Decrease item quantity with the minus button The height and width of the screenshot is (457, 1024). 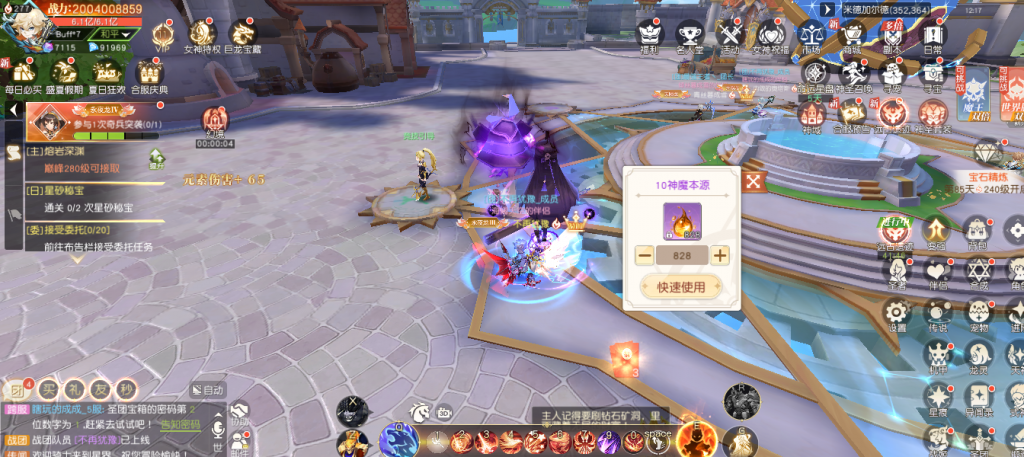tap(644, 255)
